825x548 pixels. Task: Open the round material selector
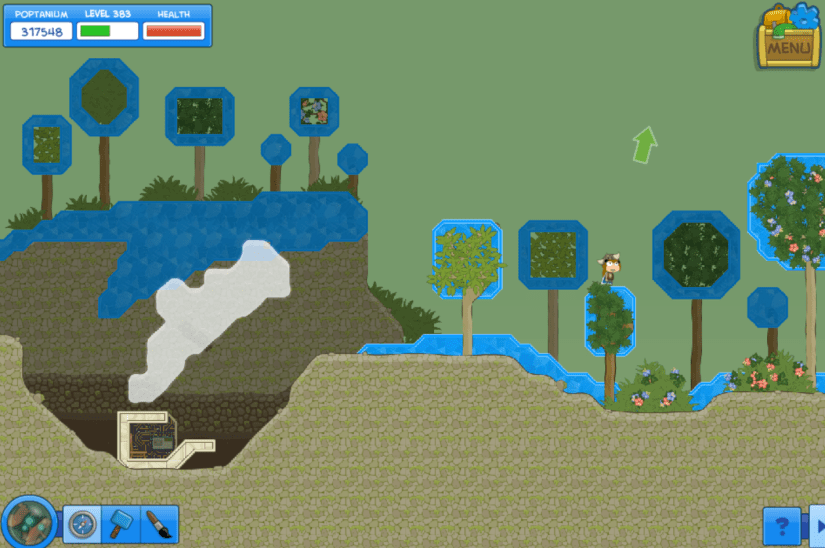[28, 523]
